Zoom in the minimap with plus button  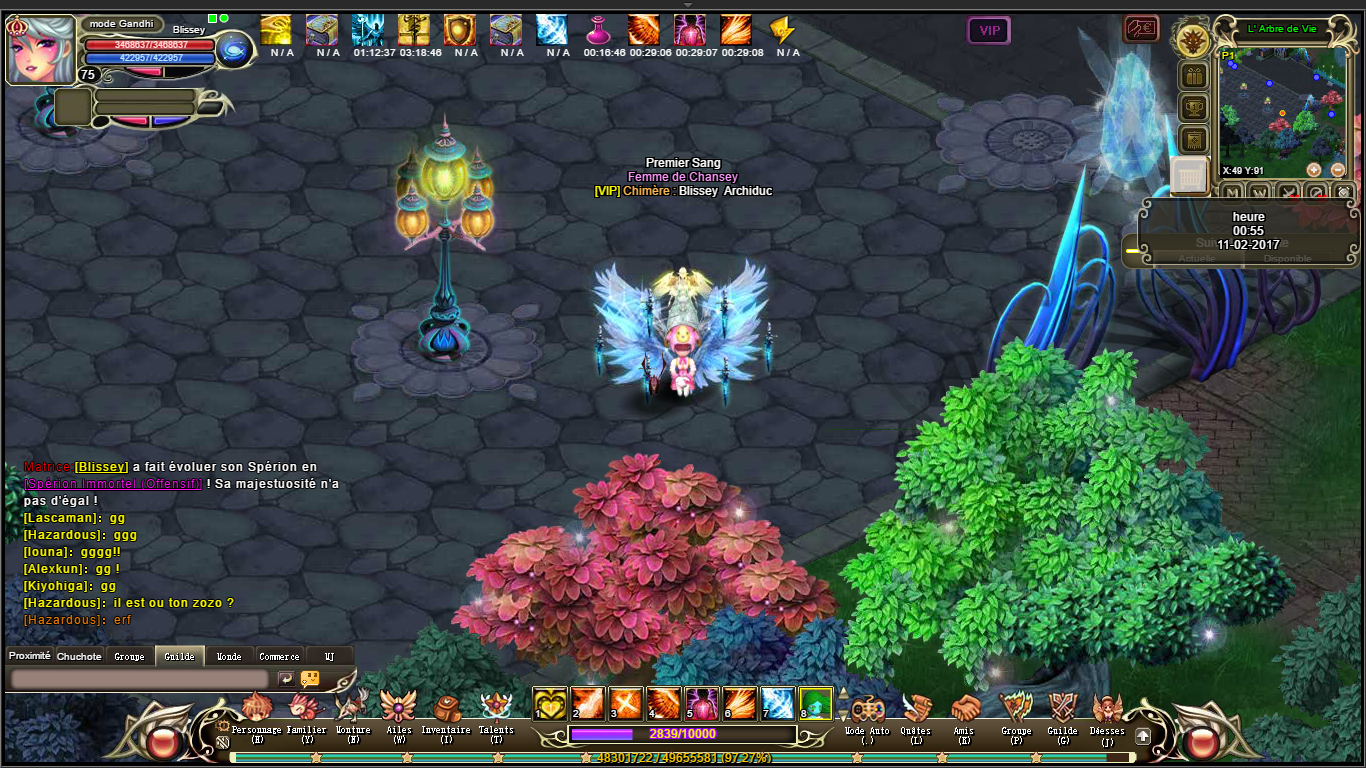pos(1313,170)
